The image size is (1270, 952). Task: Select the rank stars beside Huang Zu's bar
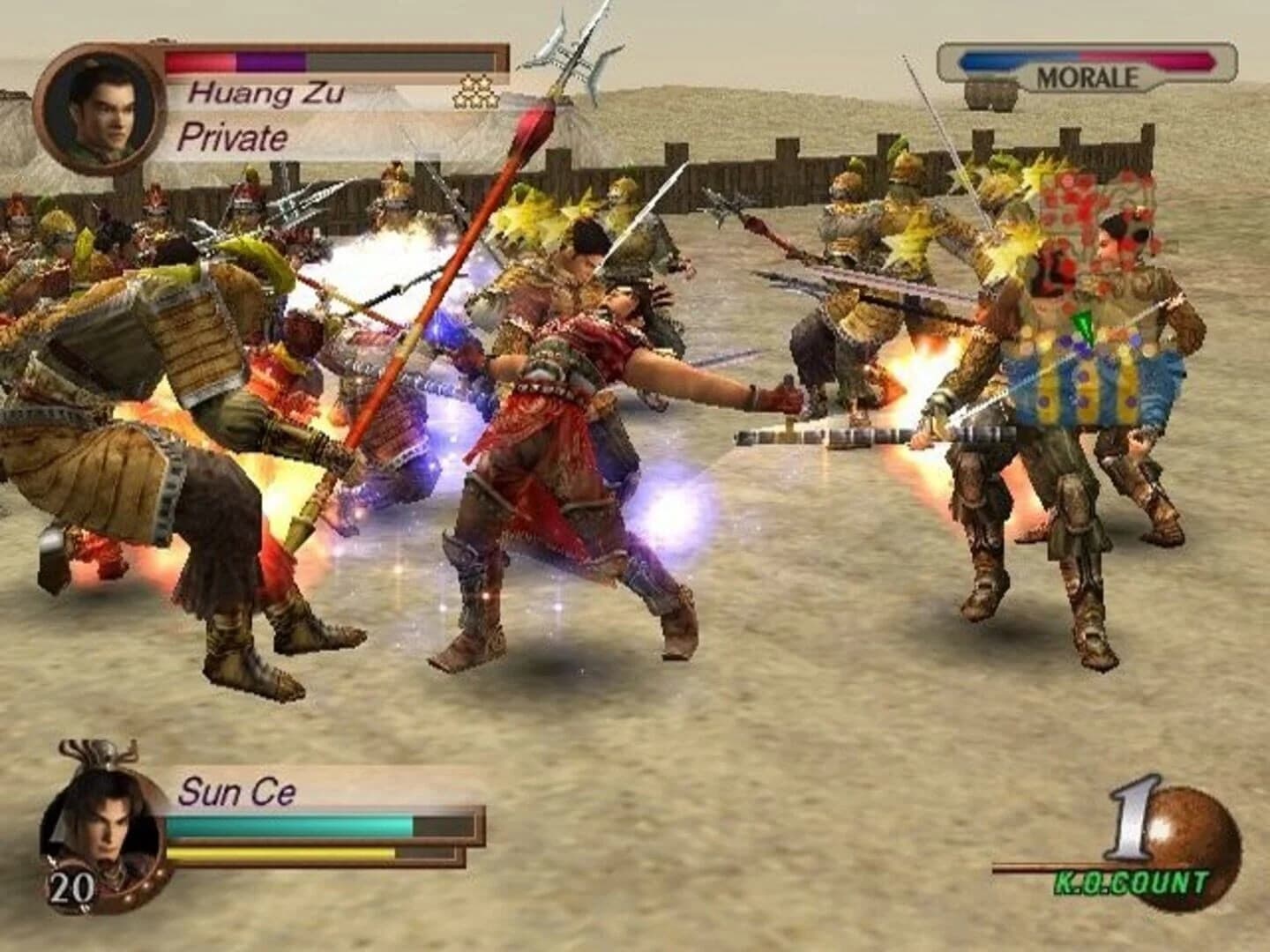point(476,90)
